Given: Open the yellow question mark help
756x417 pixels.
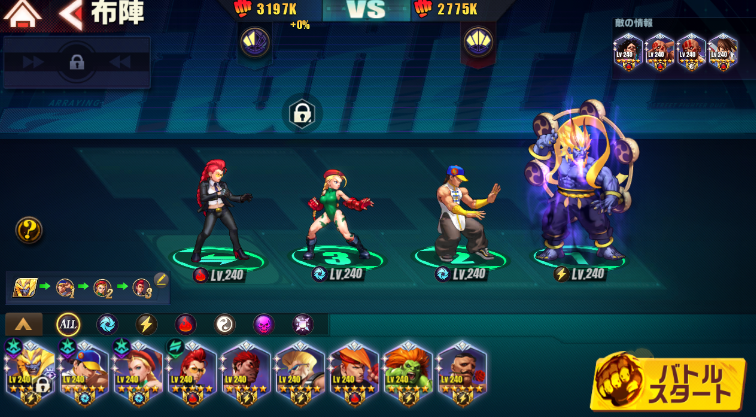Looking at the screenshot, I should (x=29, y=231).
